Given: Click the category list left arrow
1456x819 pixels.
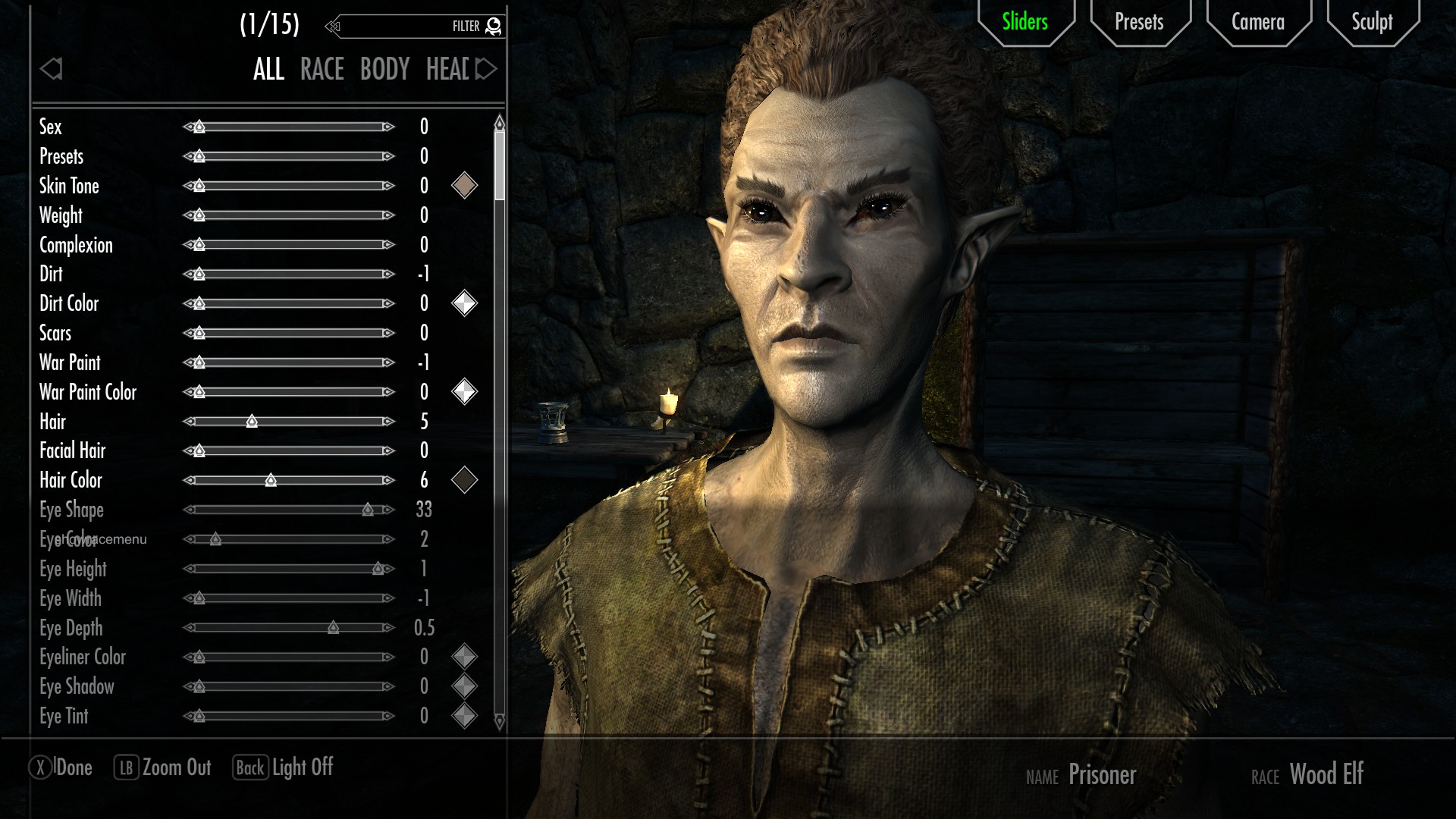Looking at the screenshot, I should click(51, 70).
